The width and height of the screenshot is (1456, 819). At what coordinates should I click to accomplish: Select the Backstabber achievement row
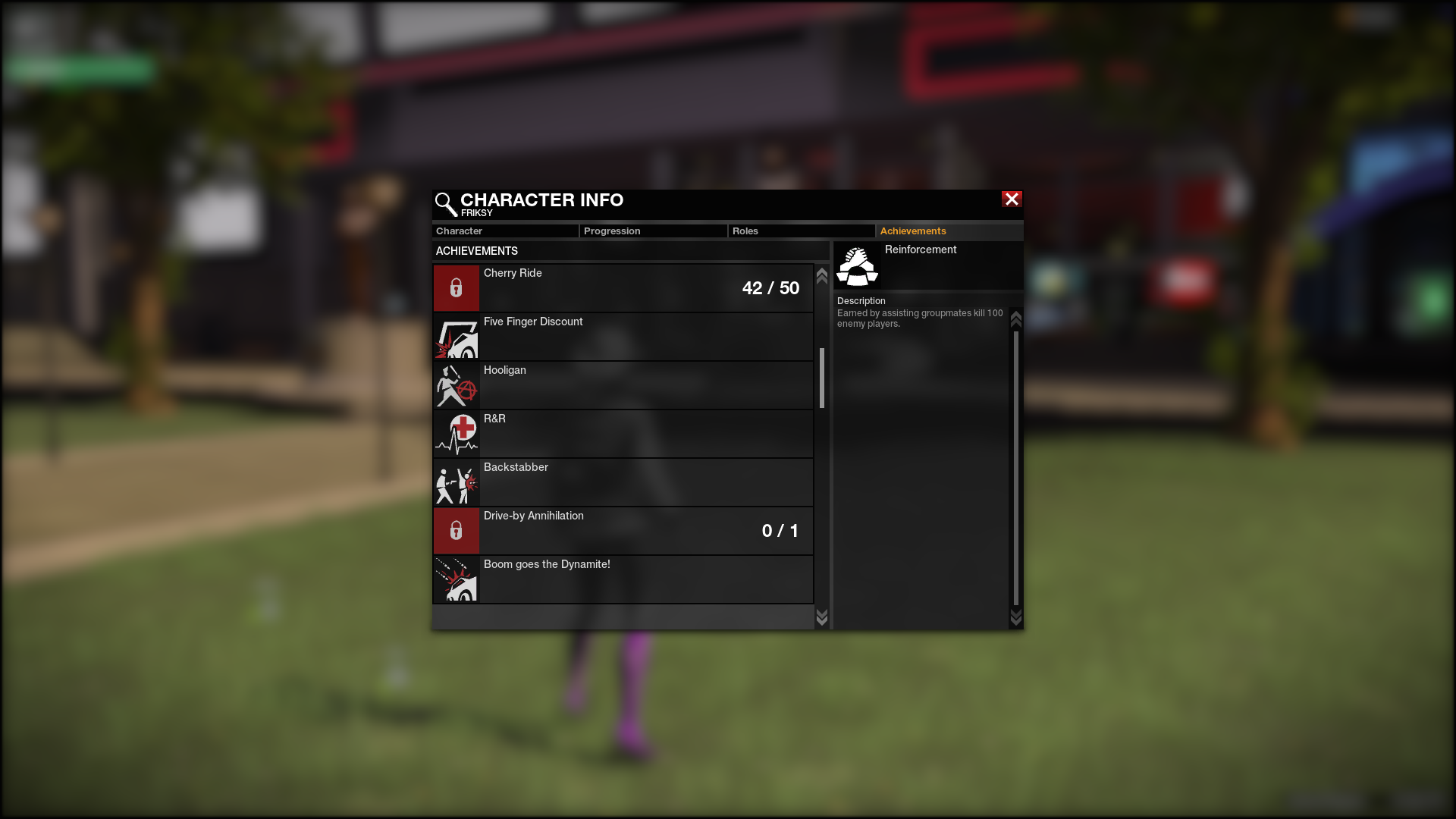[x=623, y=482]
